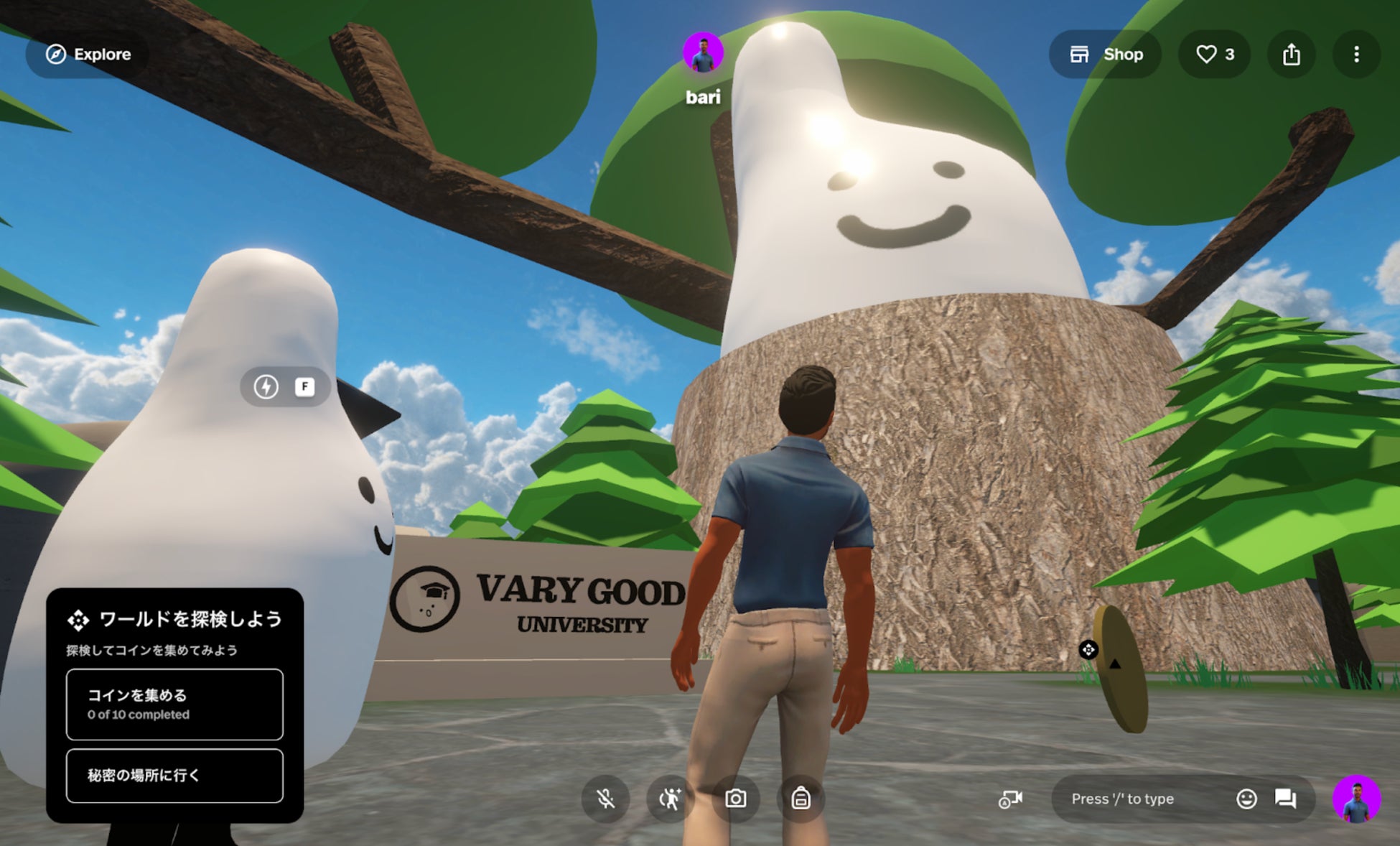Image resolution: width=1400 pixels, height=846 pixels.
Task: Open the chat messages panel
Action: point(1285,799)
